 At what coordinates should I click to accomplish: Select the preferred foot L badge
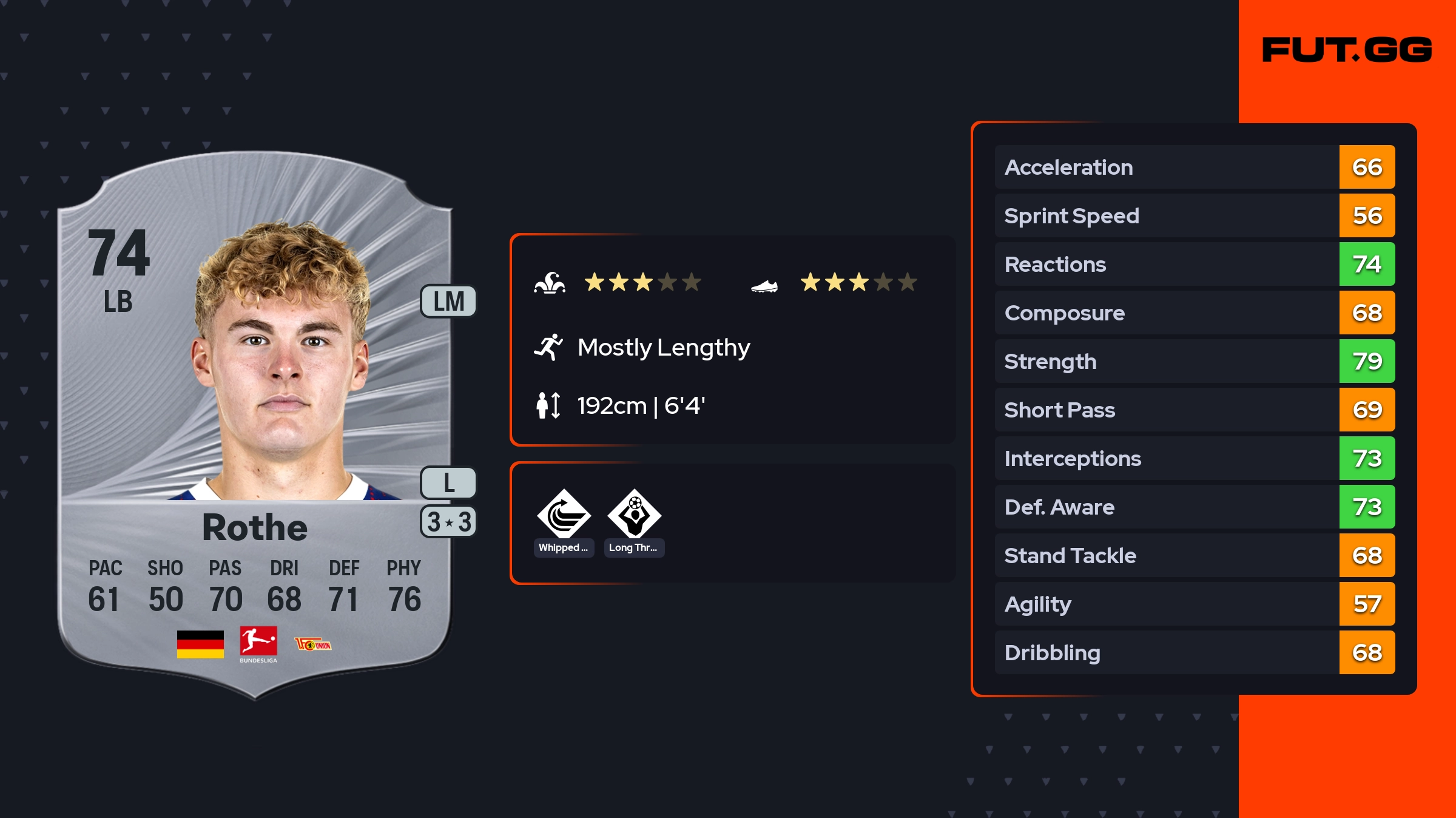click(448, 483)
